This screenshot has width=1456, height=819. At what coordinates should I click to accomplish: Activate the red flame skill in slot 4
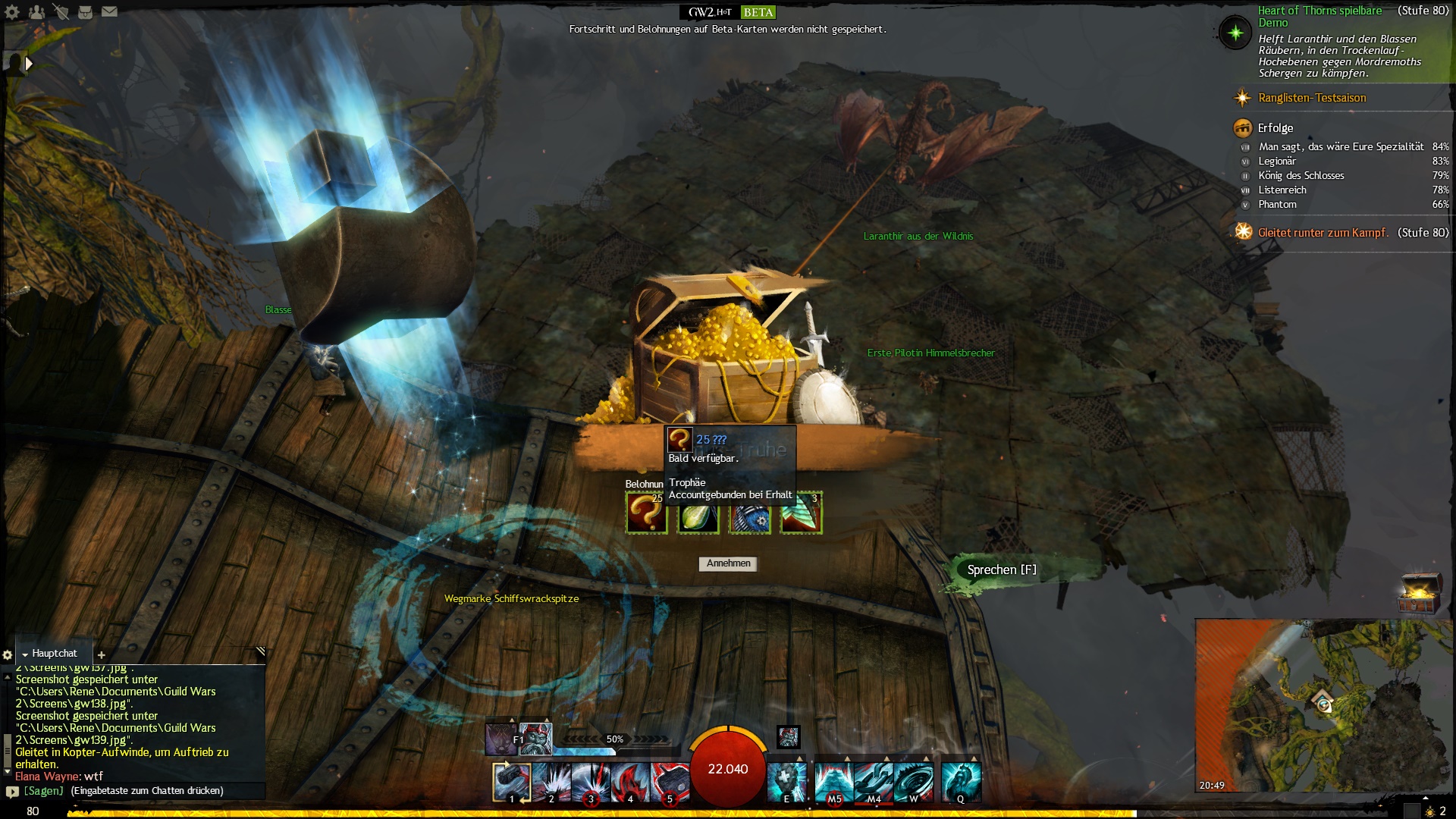[x=629, y=782]
